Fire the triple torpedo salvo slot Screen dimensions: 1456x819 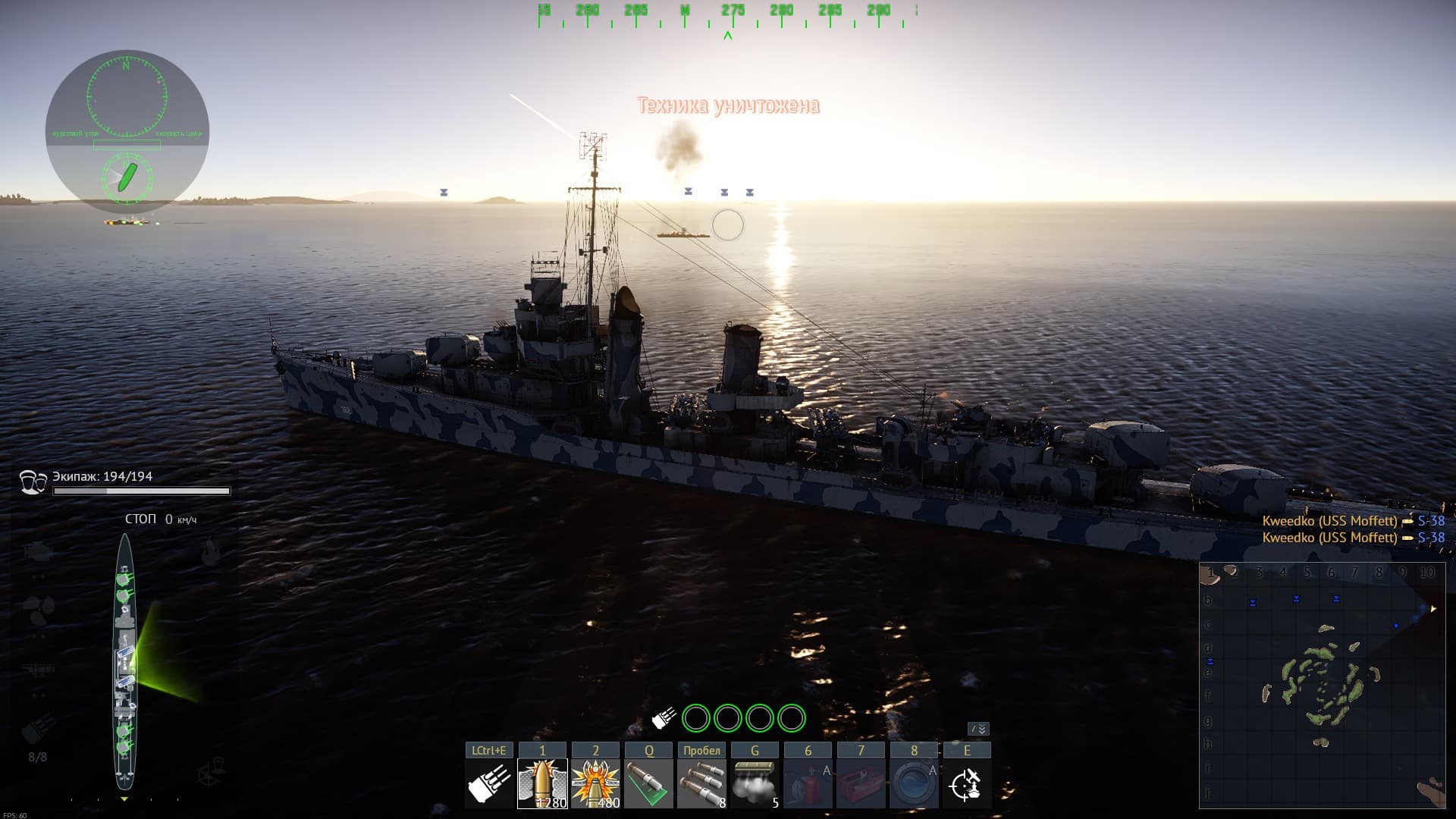701,783
